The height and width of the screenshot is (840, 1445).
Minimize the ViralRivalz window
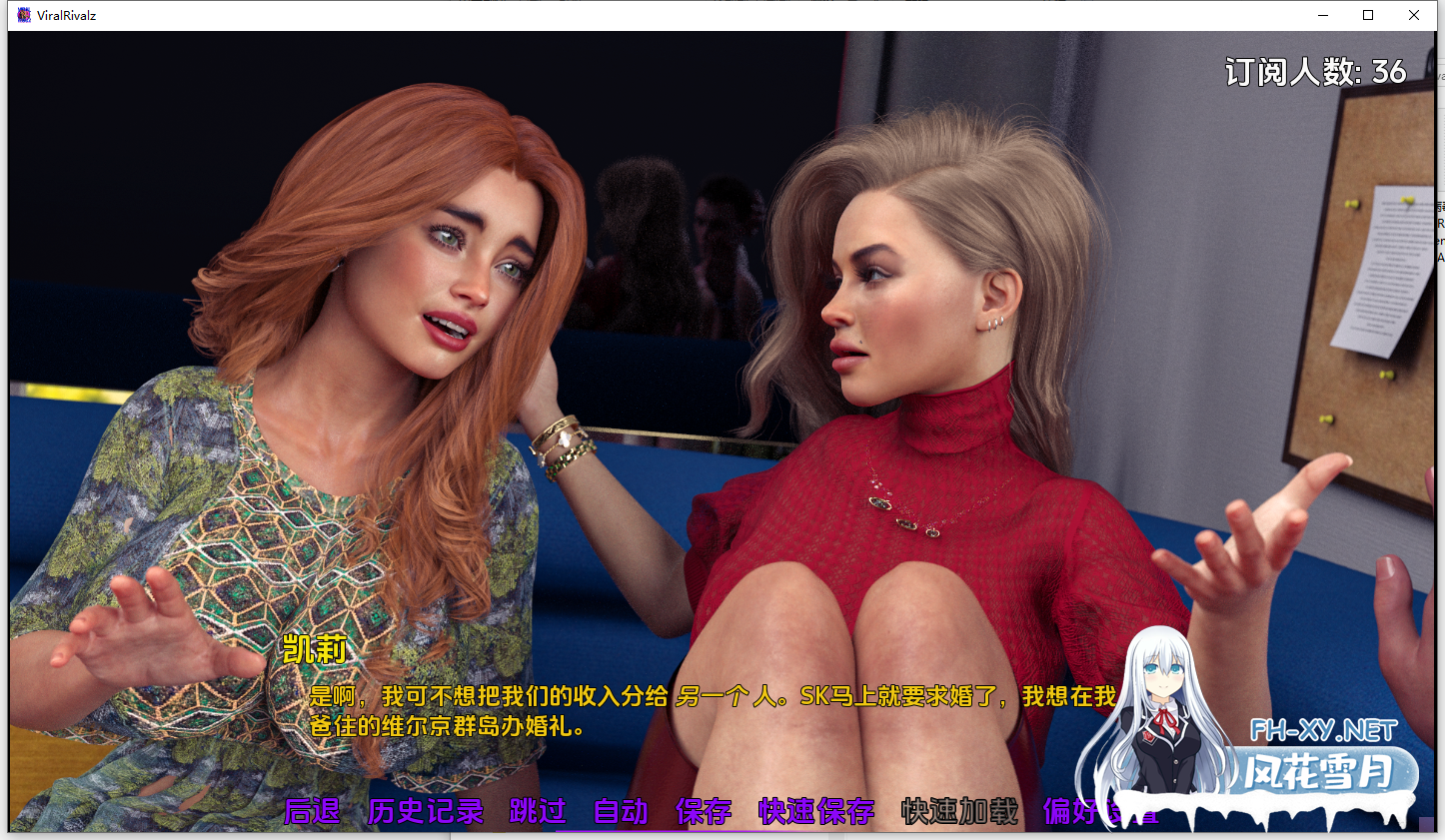1323,15
